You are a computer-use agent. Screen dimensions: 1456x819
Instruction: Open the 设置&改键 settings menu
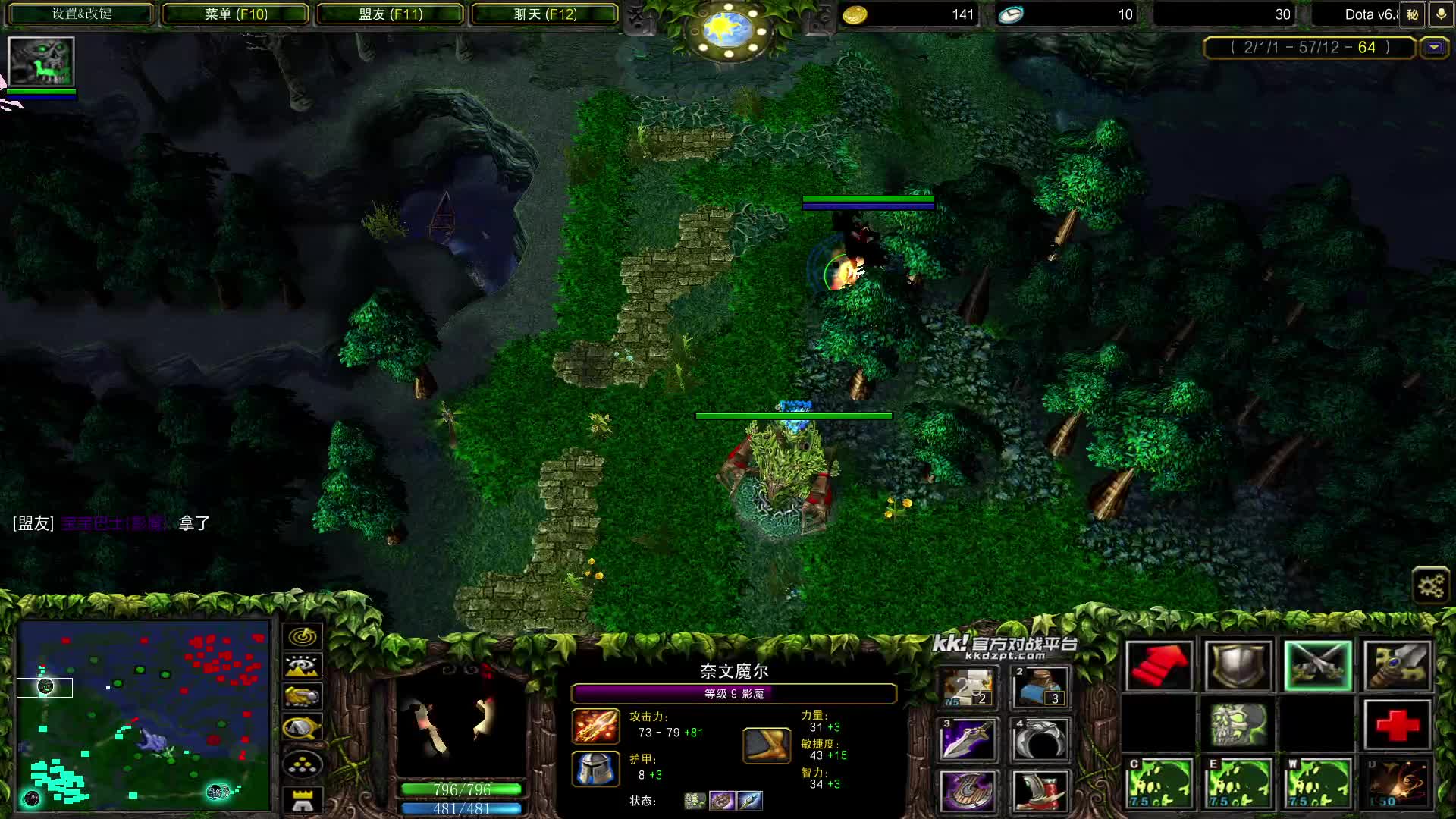click(x=81, y=14)
